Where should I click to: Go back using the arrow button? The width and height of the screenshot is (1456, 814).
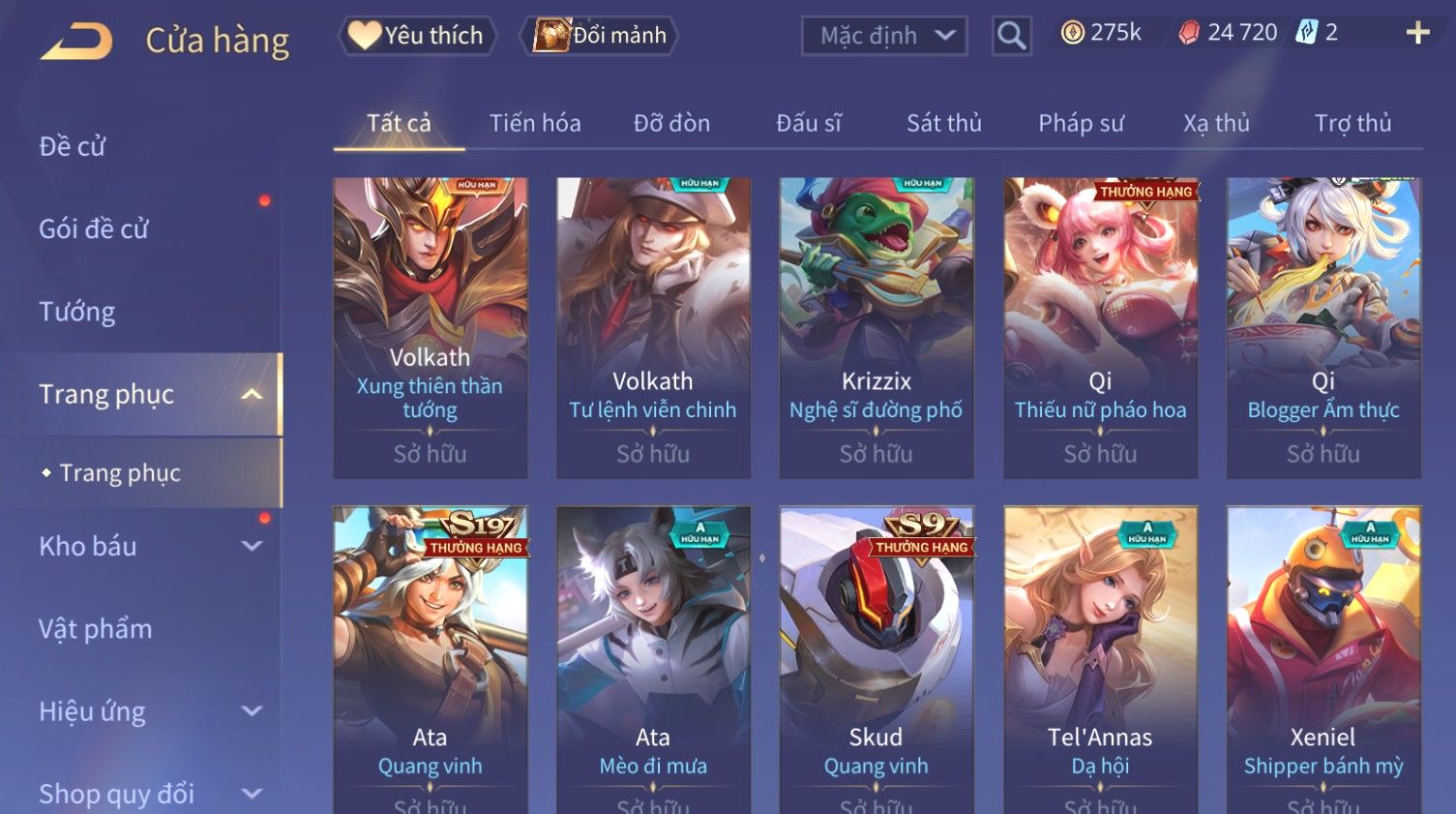tap(76, 41)
